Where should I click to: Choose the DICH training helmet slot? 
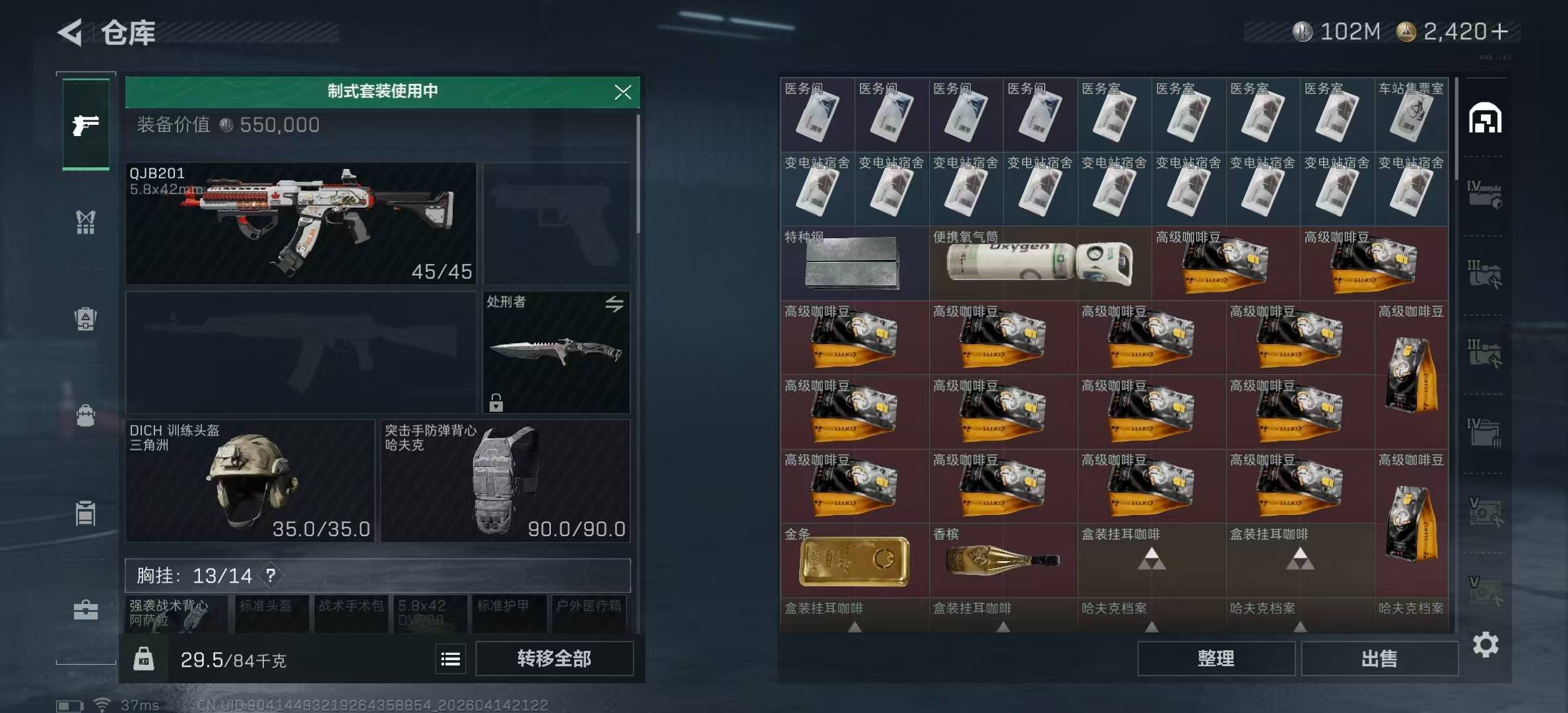point(249,481)
